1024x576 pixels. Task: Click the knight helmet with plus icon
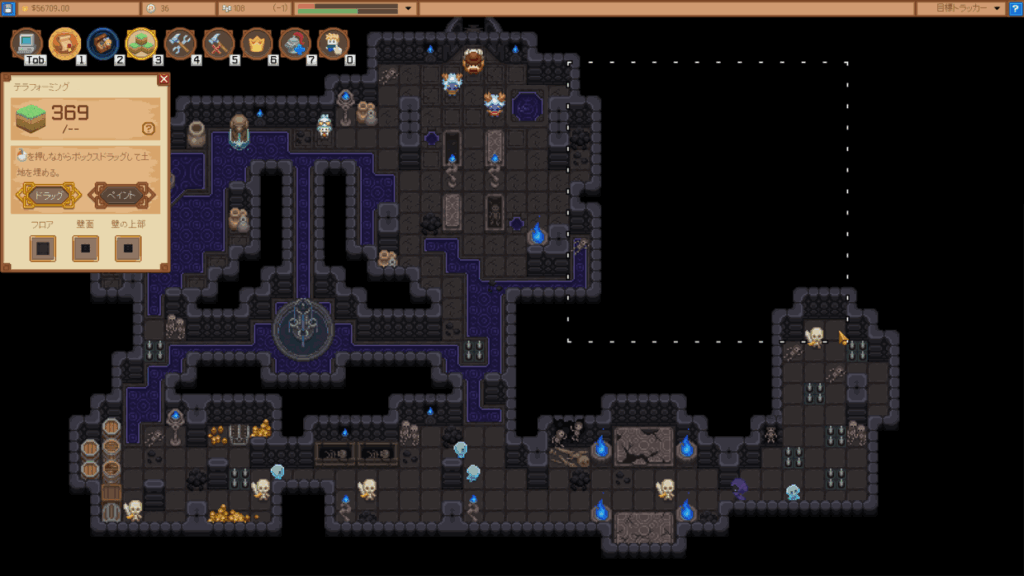[294, 43]
